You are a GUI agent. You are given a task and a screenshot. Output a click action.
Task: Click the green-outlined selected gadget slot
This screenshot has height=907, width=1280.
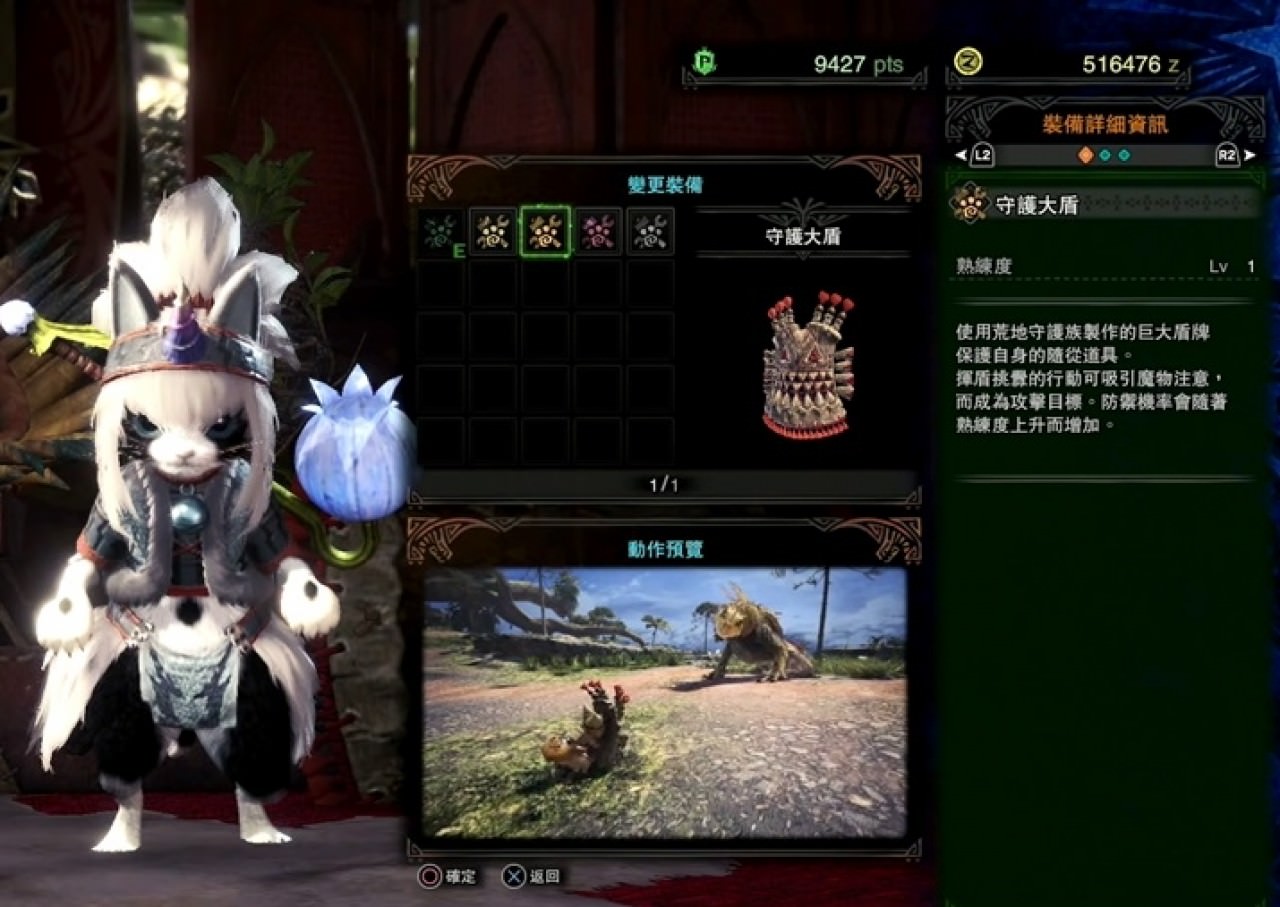545,232
